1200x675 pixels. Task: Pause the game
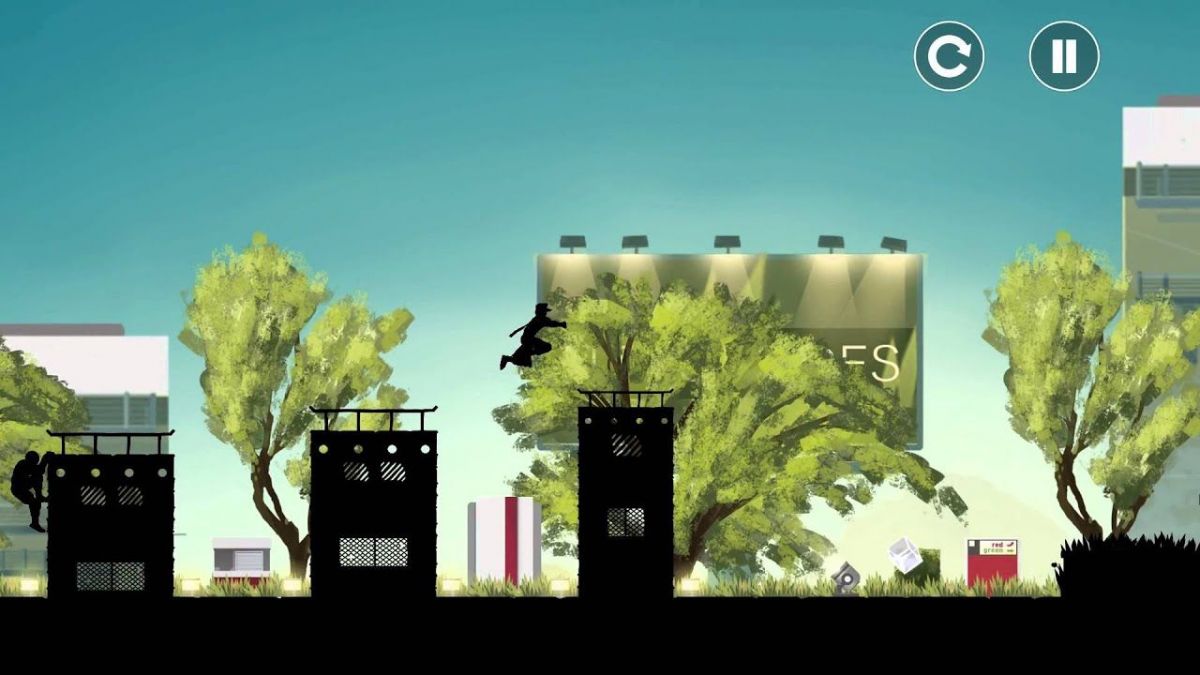(1064, 56)
